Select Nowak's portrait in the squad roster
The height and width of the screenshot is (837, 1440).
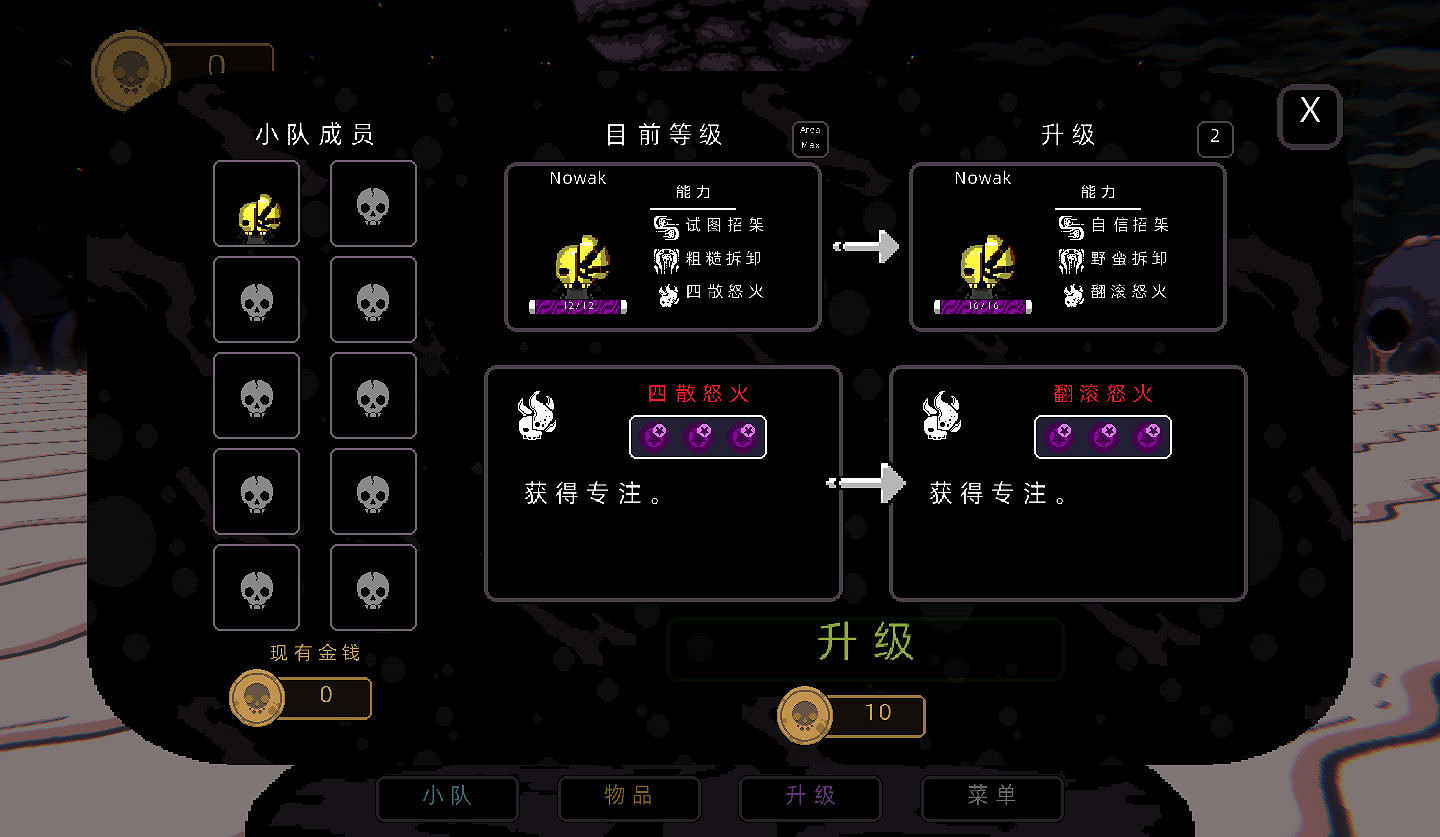point(256,203)
